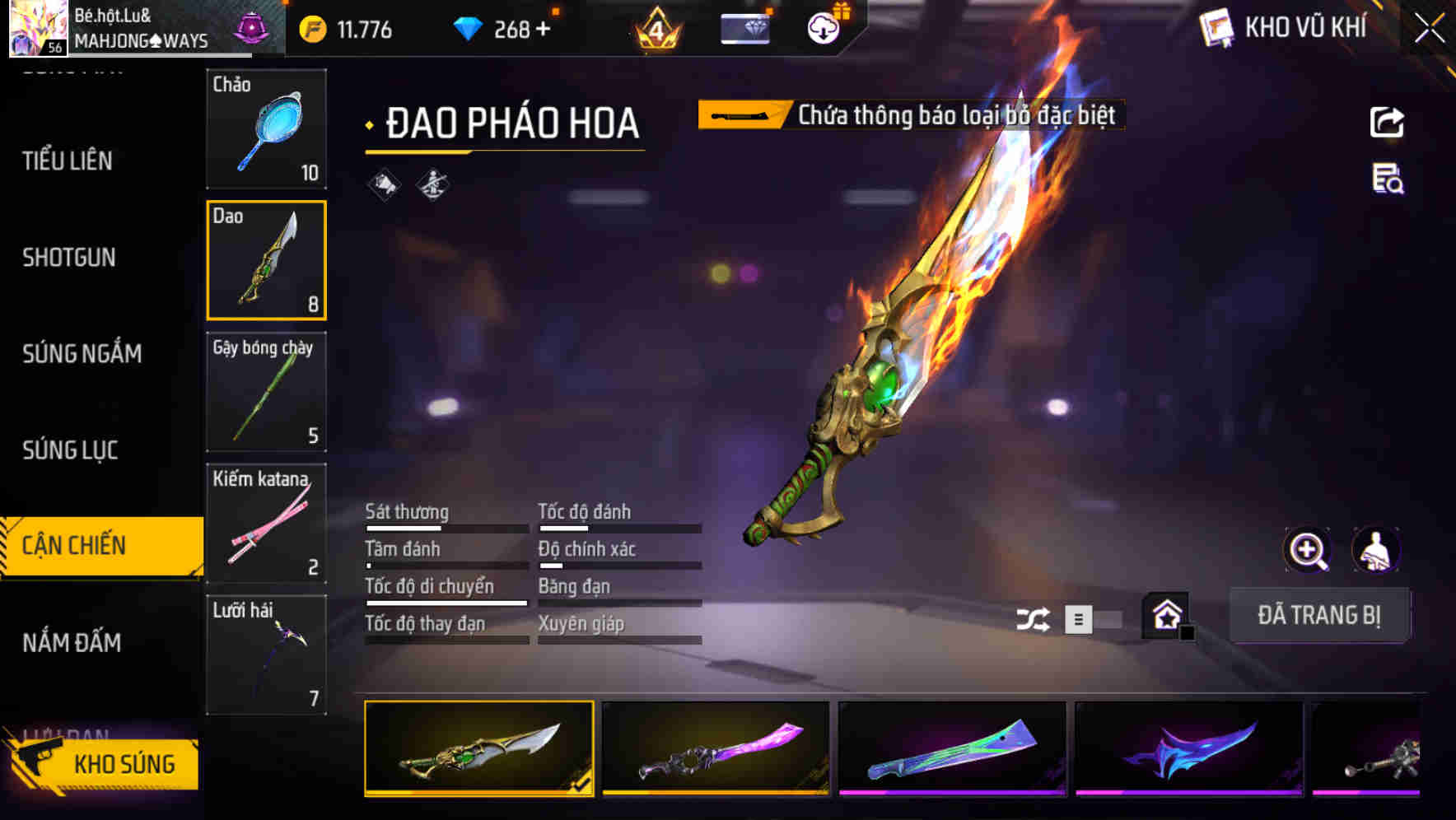Click the share weapon icon top right
This screenshot has width=1456, height=820.
(1388, 121)
